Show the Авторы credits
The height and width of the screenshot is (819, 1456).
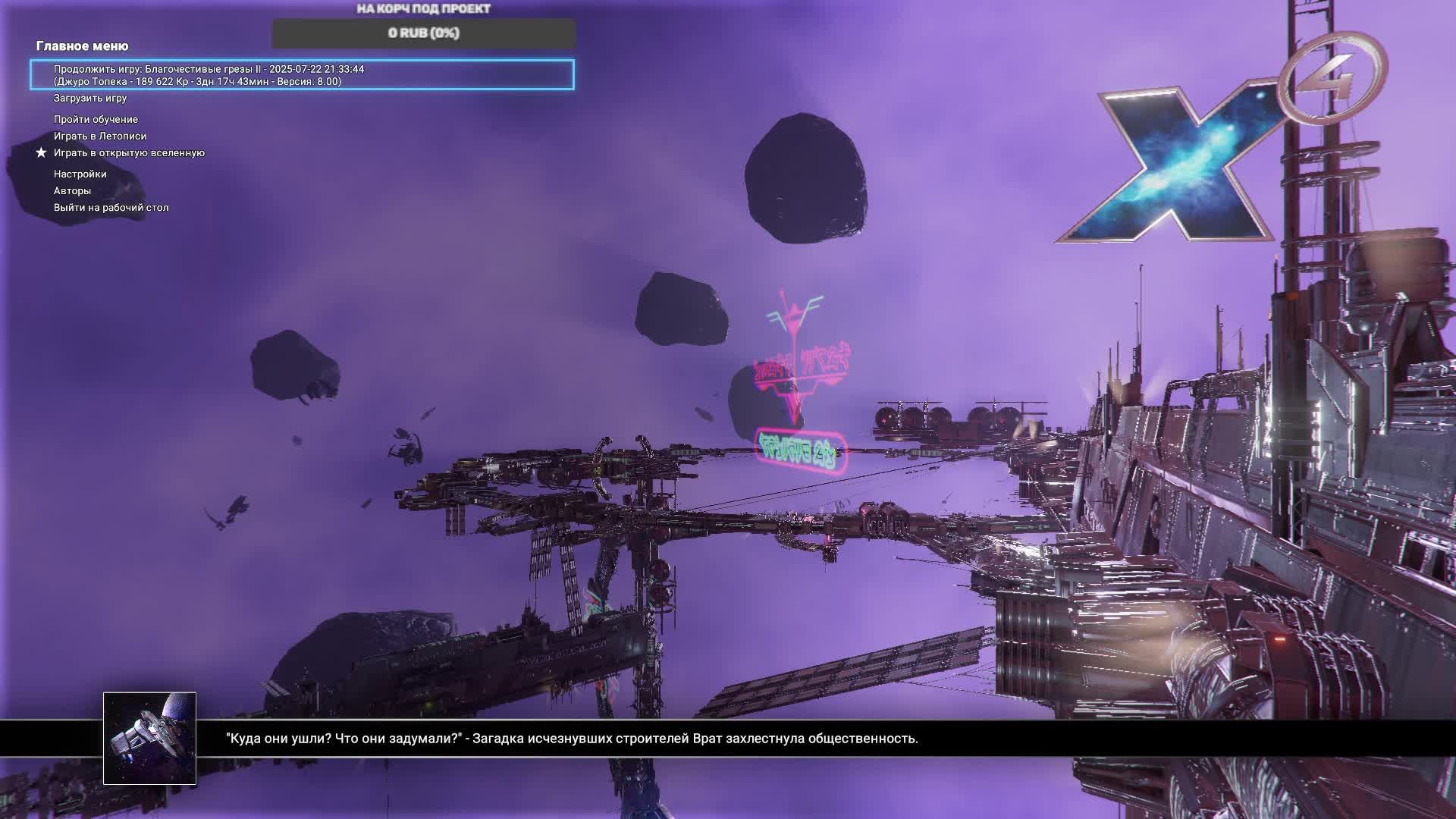[x=72, y=191]
